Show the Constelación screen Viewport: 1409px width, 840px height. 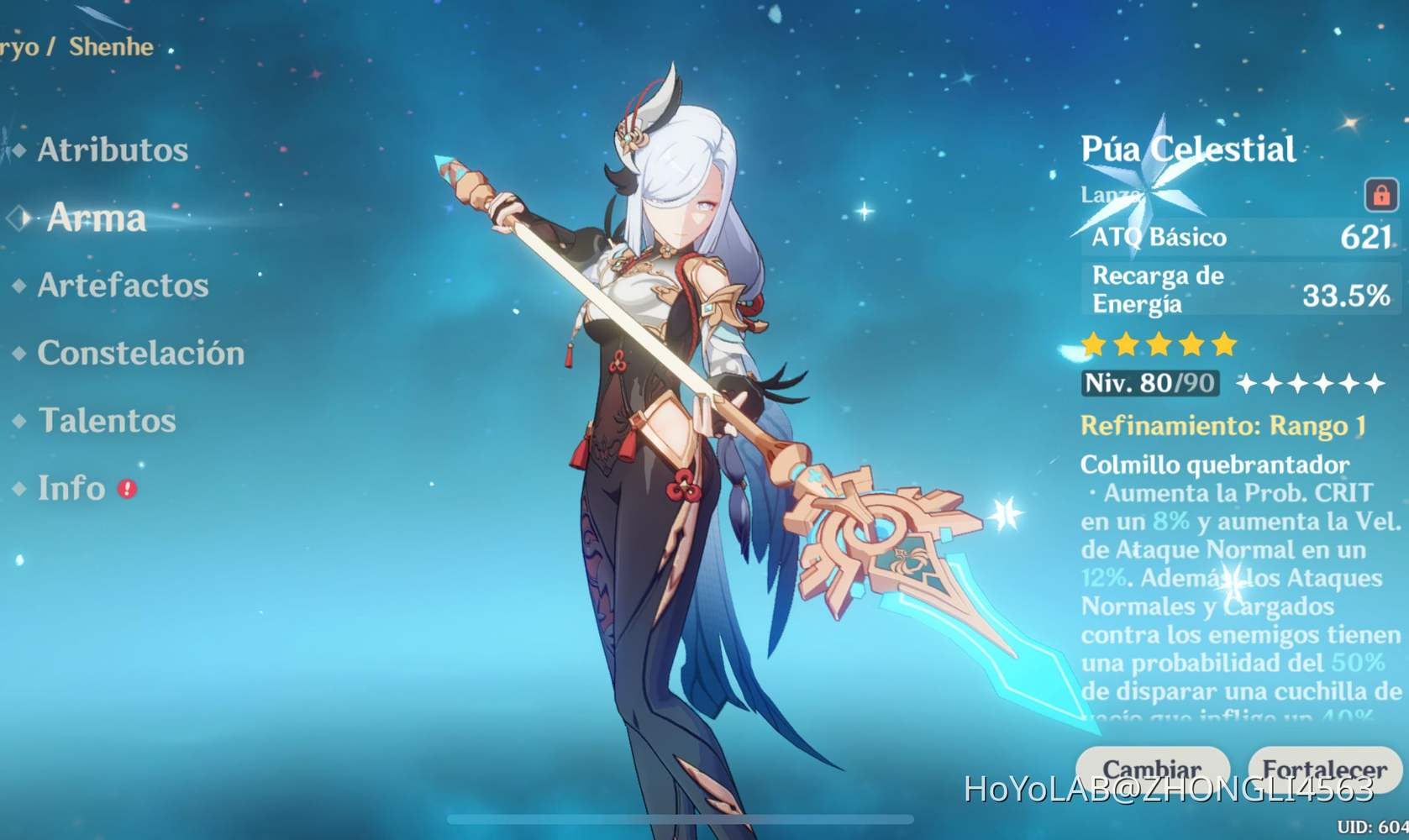click(x=140, y=353)
